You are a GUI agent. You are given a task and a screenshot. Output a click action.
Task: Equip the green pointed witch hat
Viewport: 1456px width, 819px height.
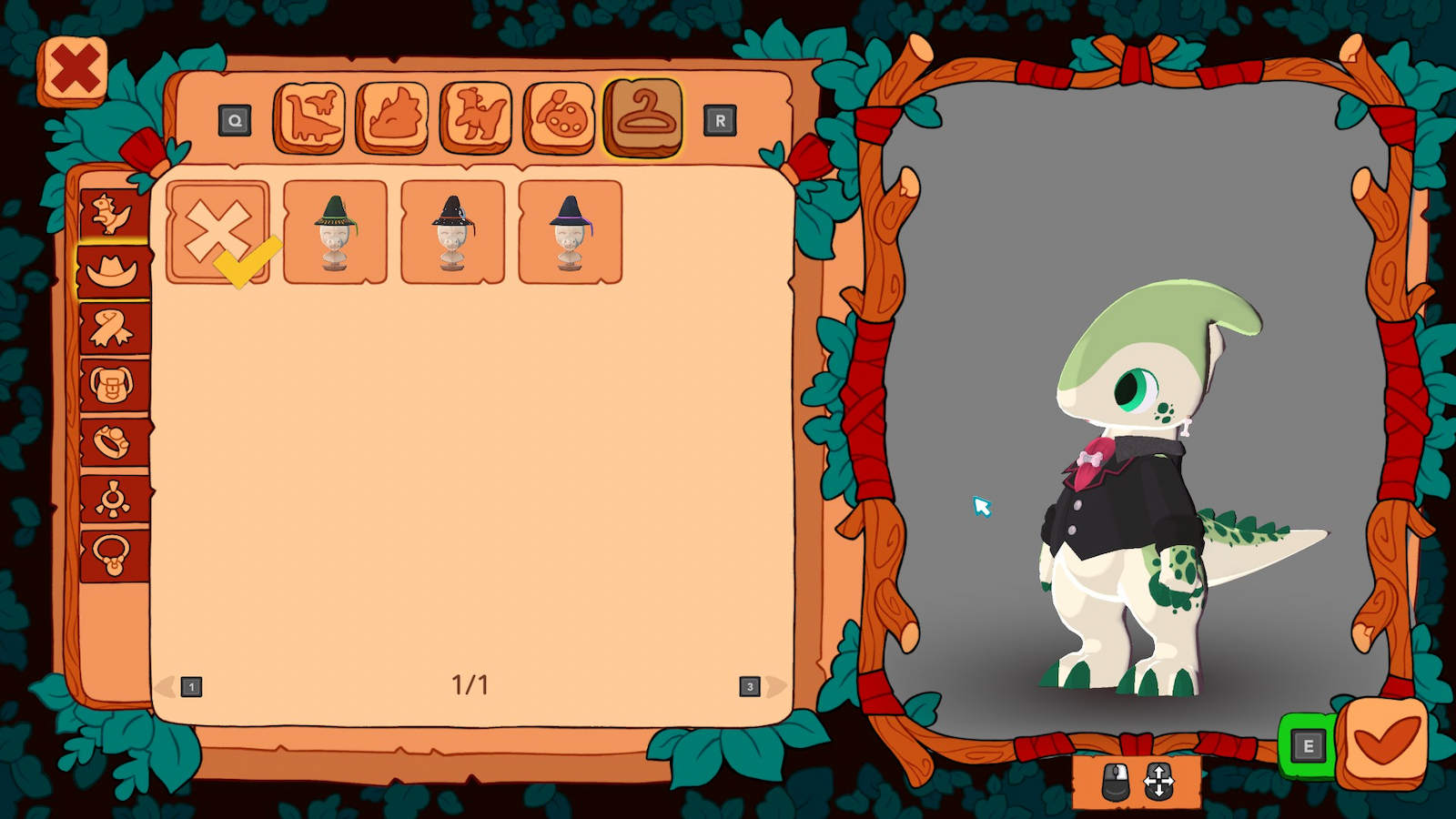pos(335,230)
